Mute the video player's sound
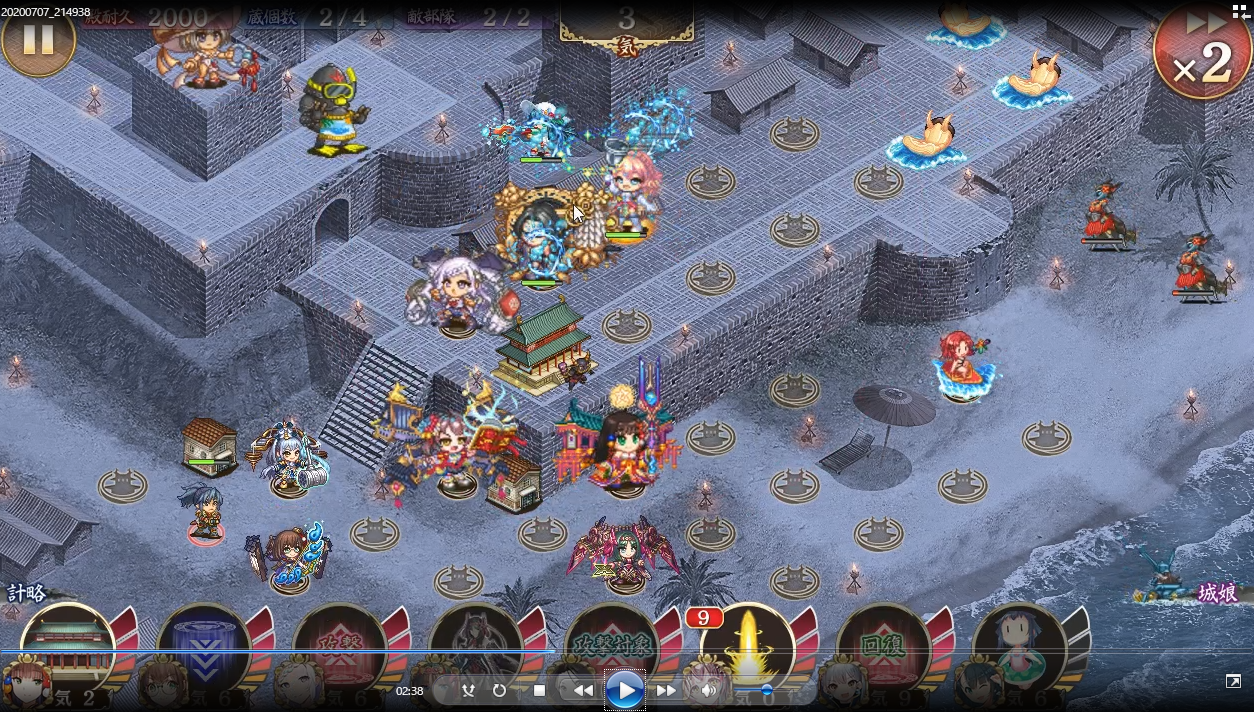Screen dimensions: 1254x712 [x=709, y=690]
